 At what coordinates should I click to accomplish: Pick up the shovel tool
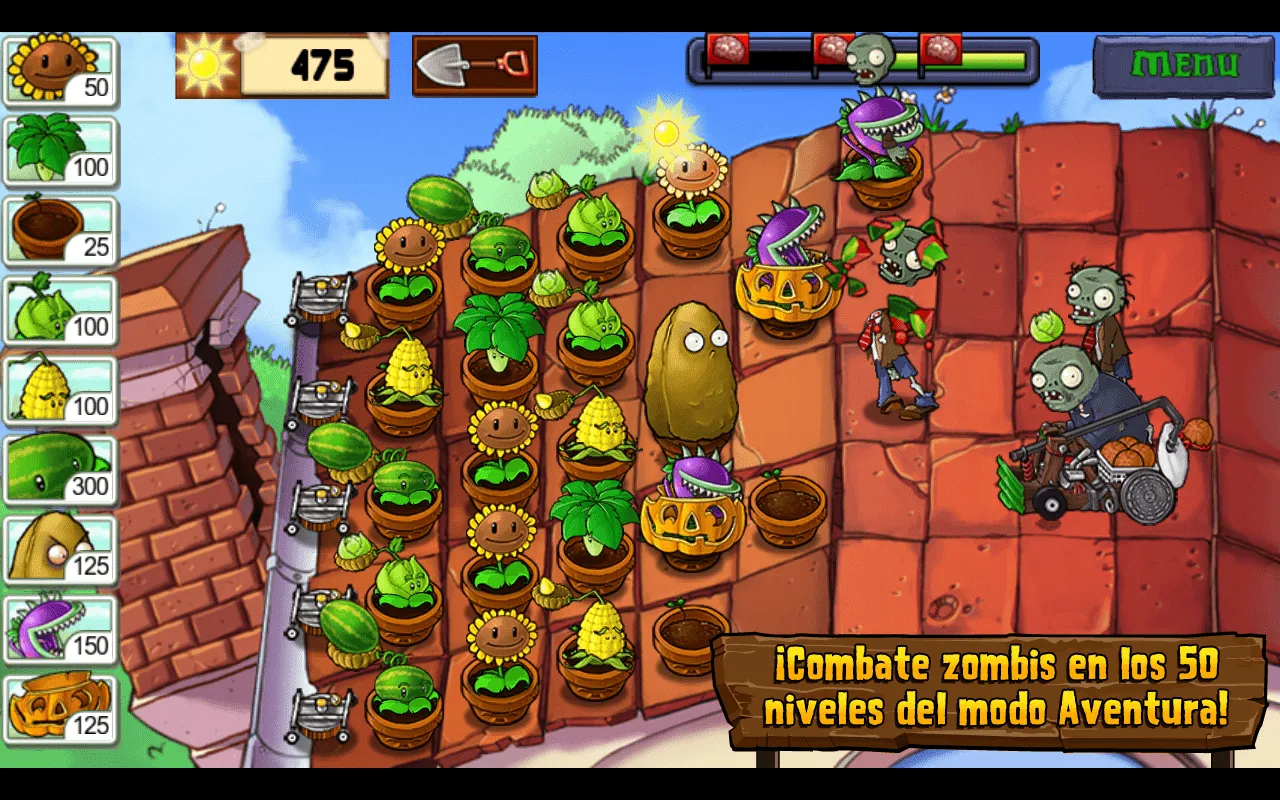[474, 62]
